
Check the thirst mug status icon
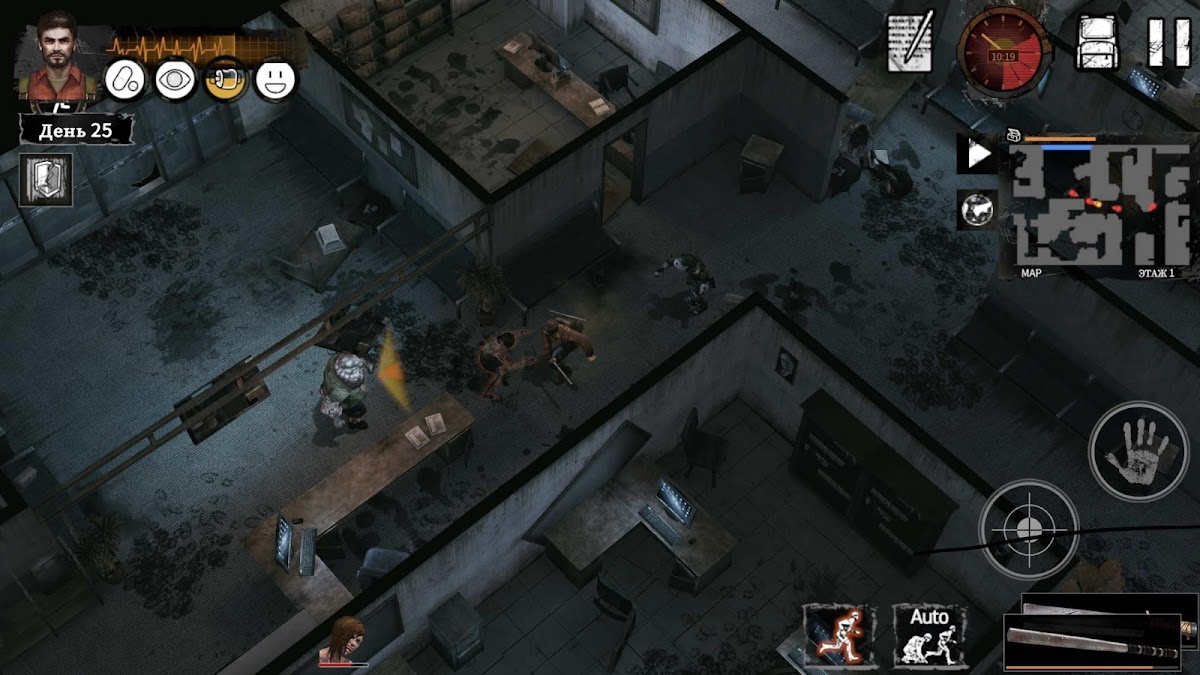pos(226,80)
